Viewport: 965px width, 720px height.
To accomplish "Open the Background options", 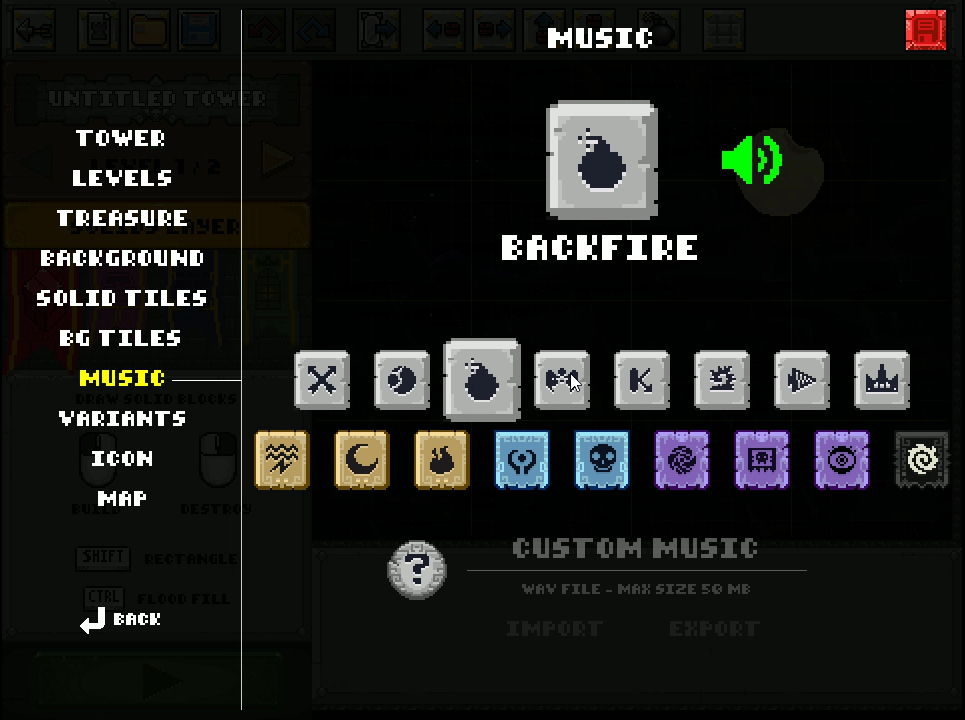I will pyautogui.click(x=122, y=258).
